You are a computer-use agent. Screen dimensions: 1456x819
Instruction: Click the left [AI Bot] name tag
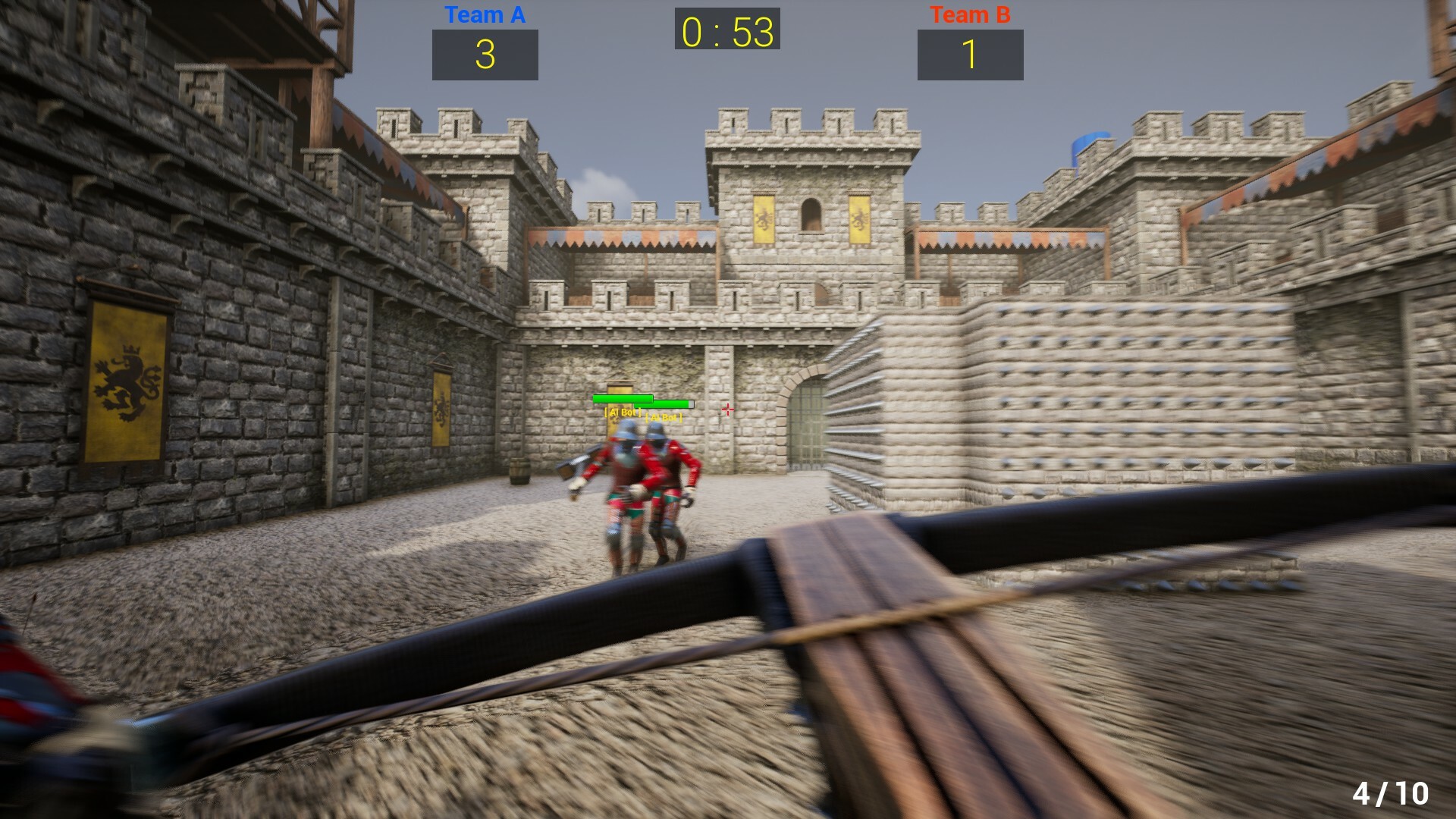pos(622,414)
